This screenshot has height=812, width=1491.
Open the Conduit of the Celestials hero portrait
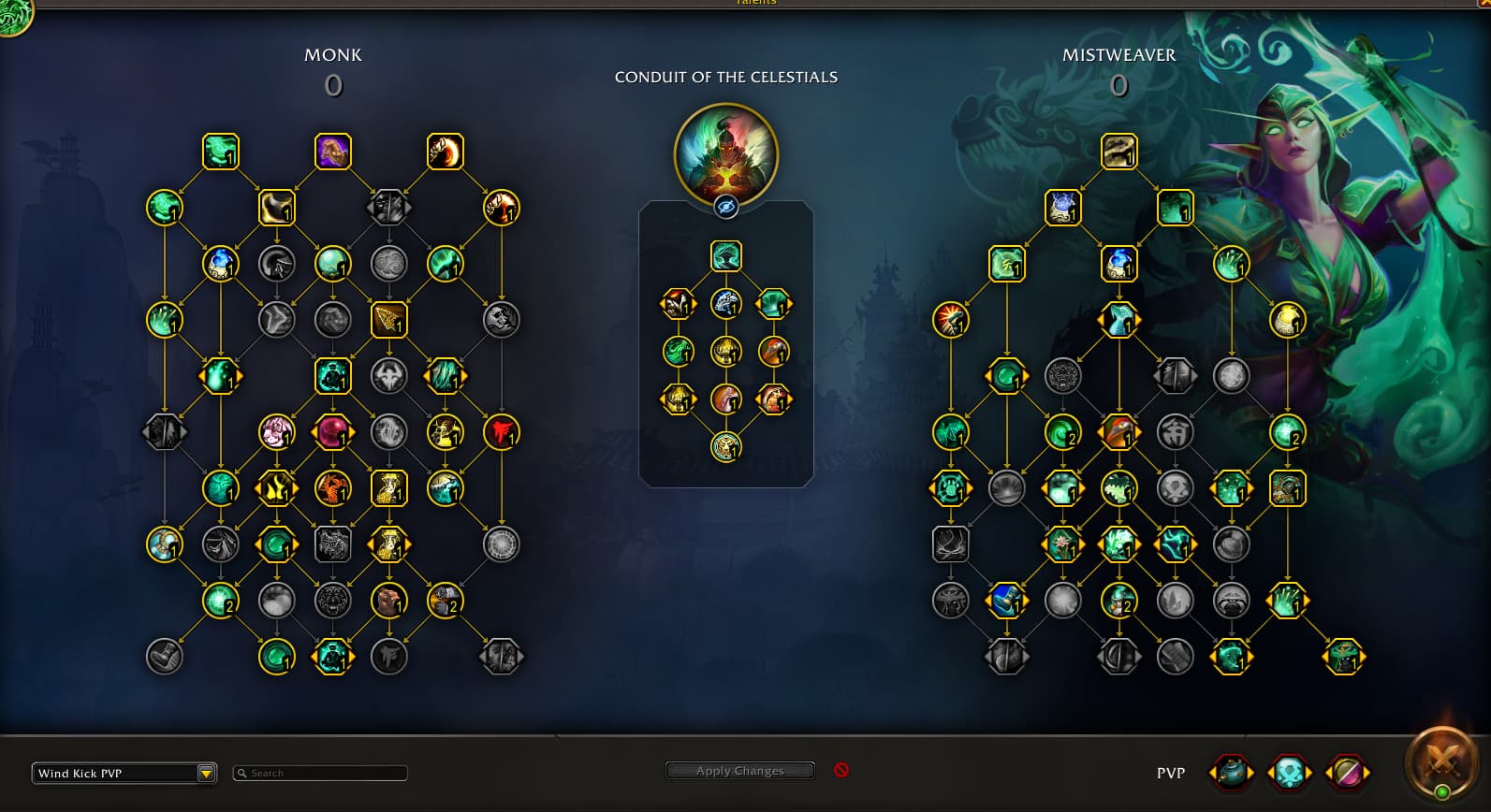[x=725, y=154]
